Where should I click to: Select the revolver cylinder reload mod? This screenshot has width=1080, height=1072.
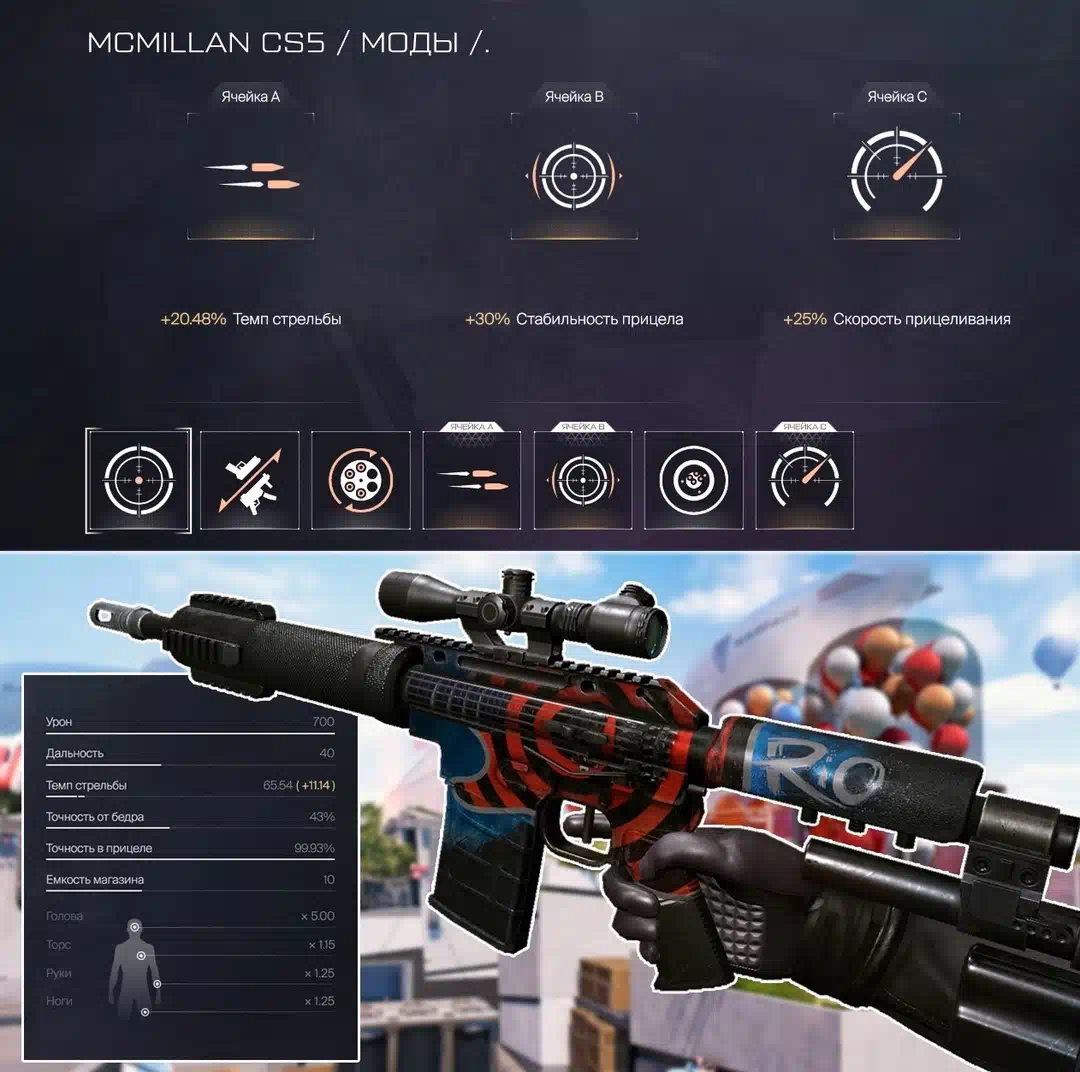click(361, 480)
